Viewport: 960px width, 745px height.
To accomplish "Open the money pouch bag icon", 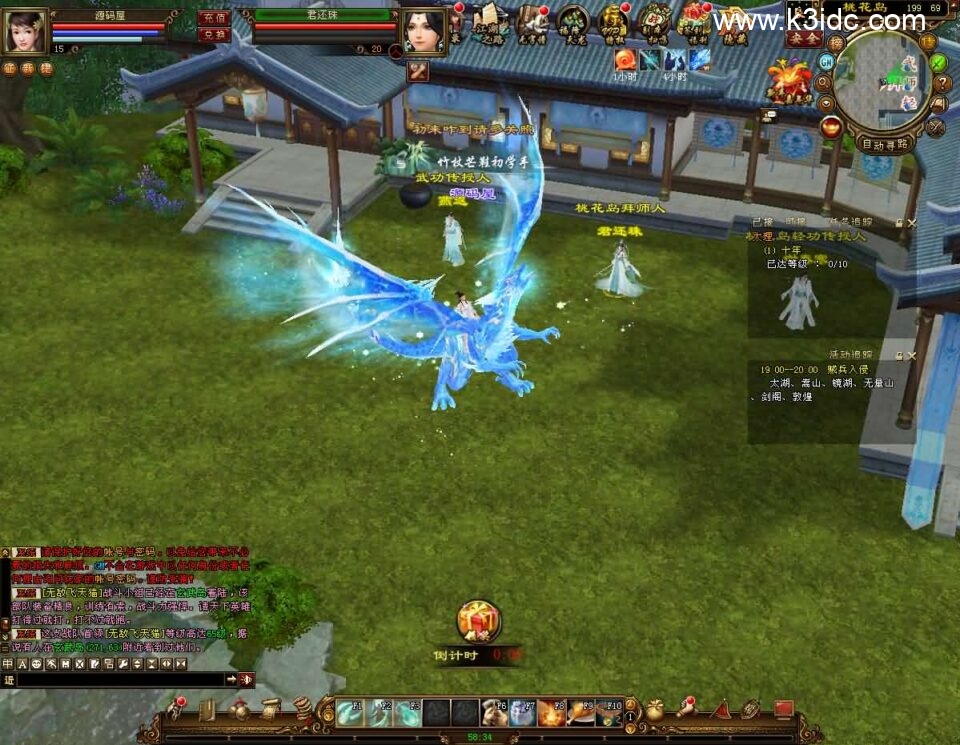I will (x=654, y=711).
